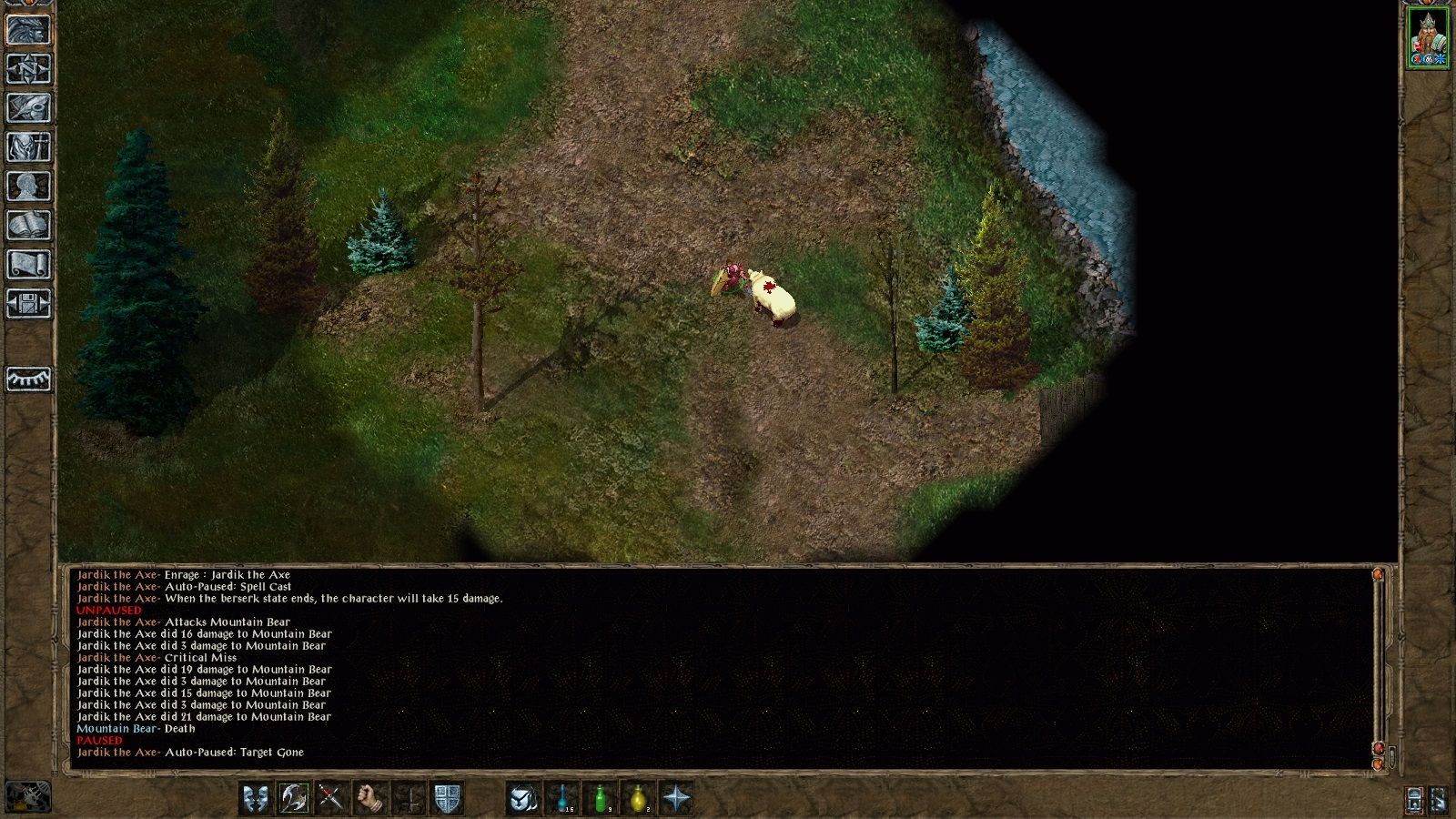Select the shield quick item slot

pyautogui.click(x=448, y=797)
